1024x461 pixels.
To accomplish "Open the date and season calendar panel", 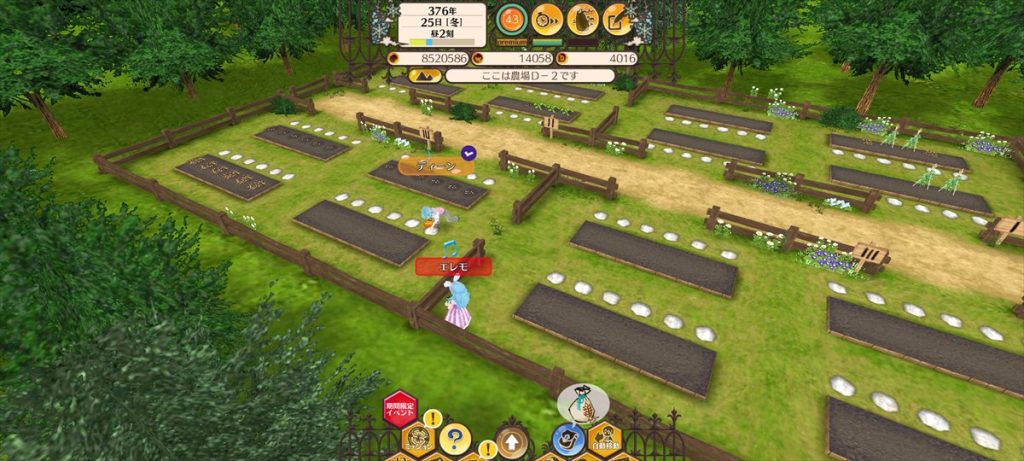I will point(441,24).
